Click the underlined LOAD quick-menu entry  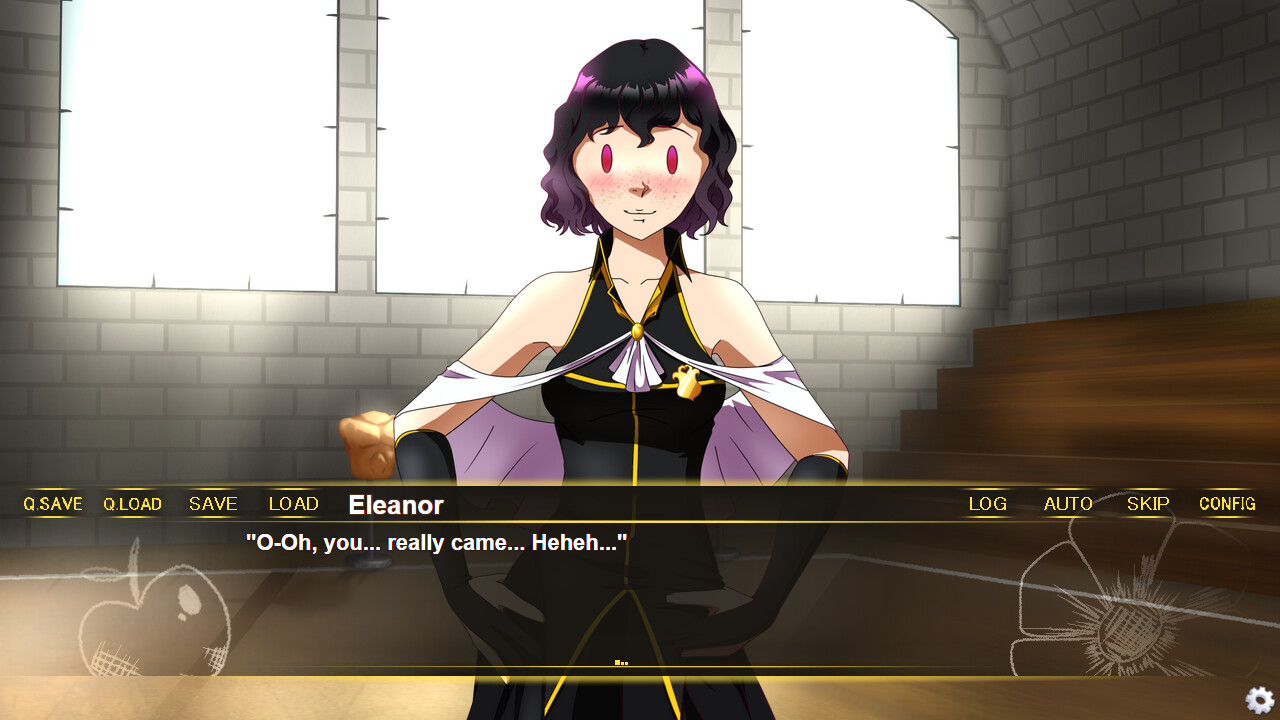[x=292, y=504]
